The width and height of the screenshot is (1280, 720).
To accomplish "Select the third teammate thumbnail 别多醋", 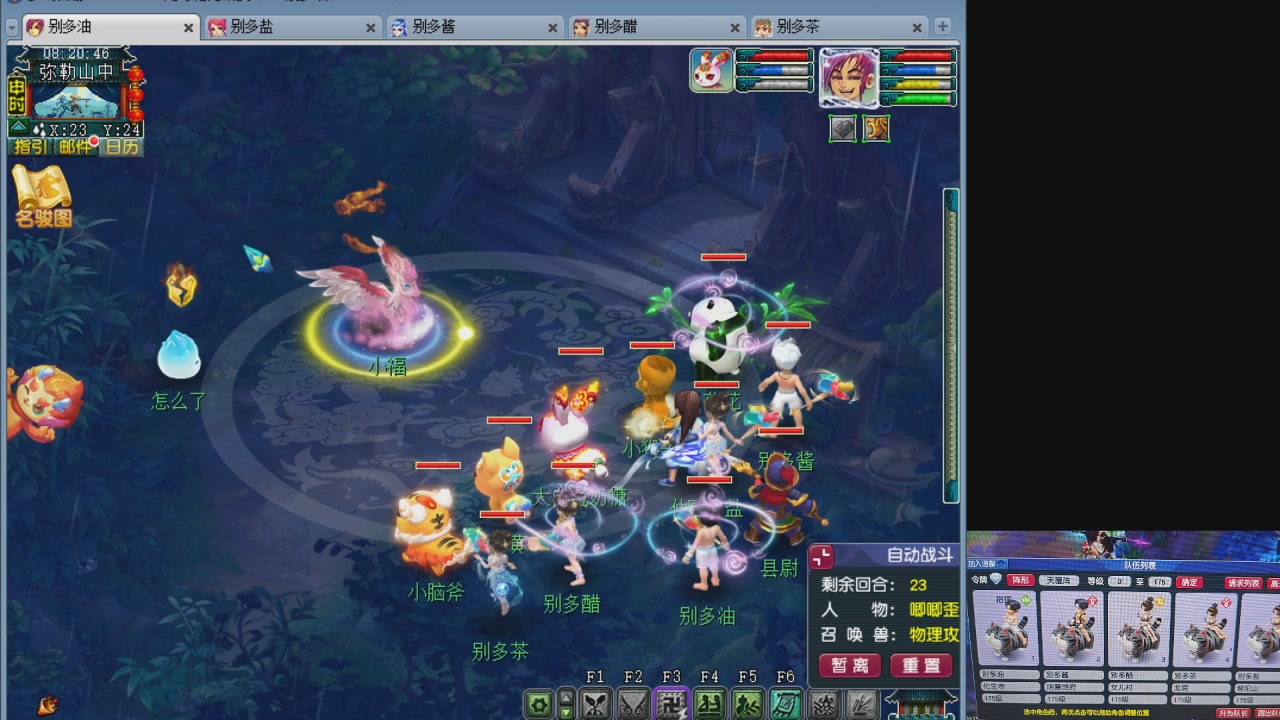I will click(1138, 630).
